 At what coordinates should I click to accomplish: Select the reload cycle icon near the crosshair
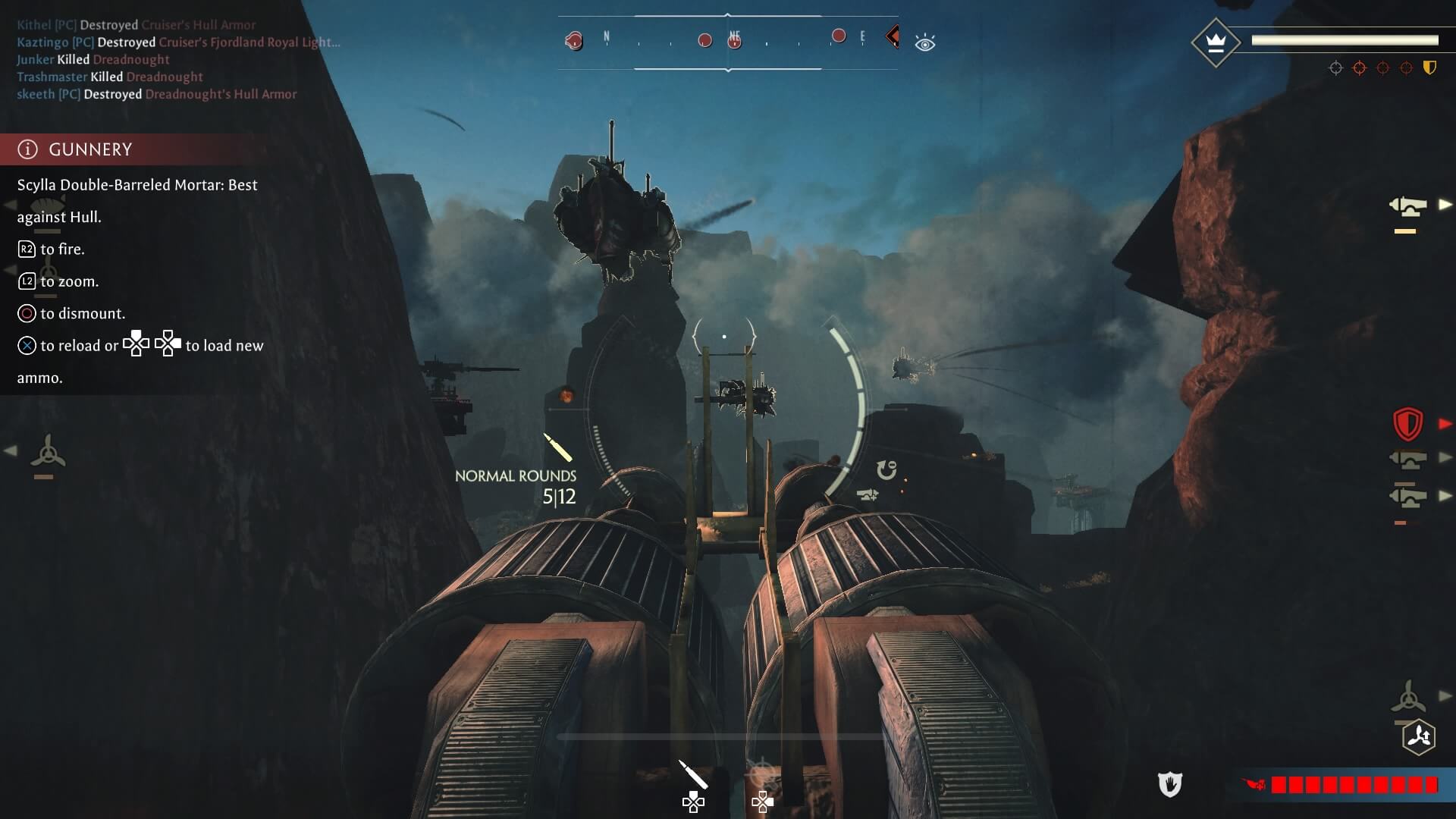pos(886,470)
